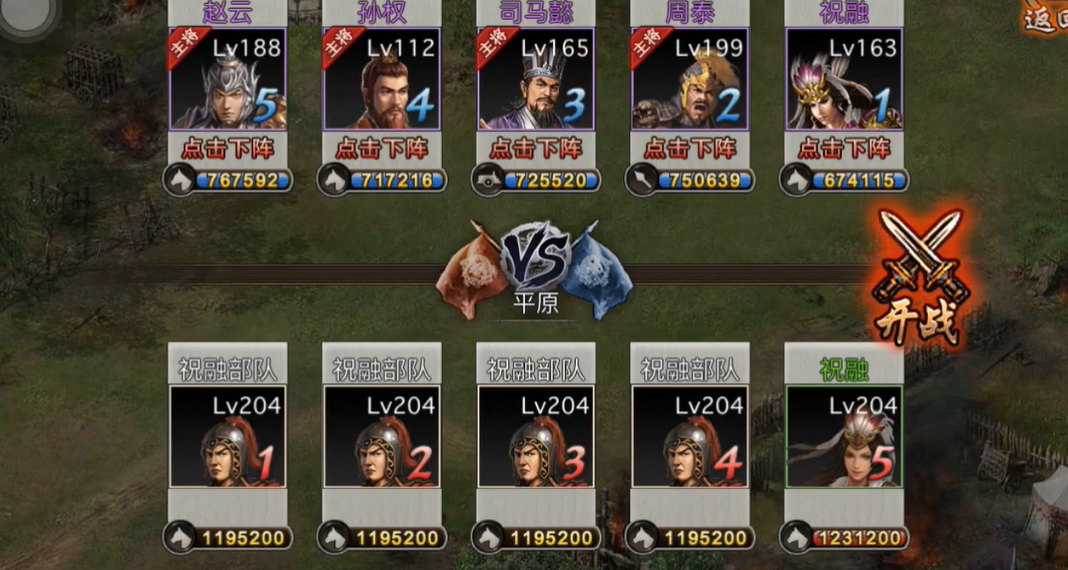1068x570 pixels.
Task: Remove 孙权 via his 点击下阵 label
Action: pyautogui.click(x=382, y=149)
